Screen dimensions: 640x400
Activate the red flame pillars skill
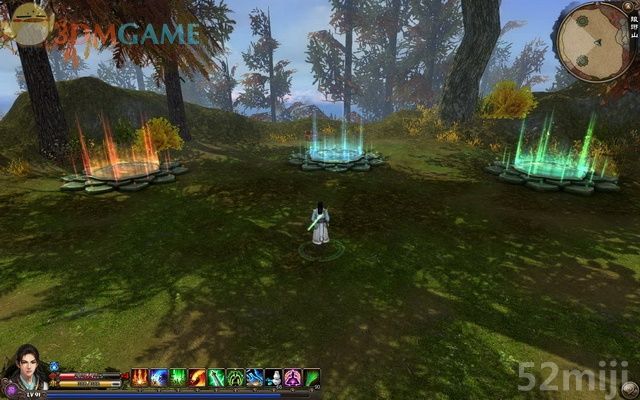140,377
